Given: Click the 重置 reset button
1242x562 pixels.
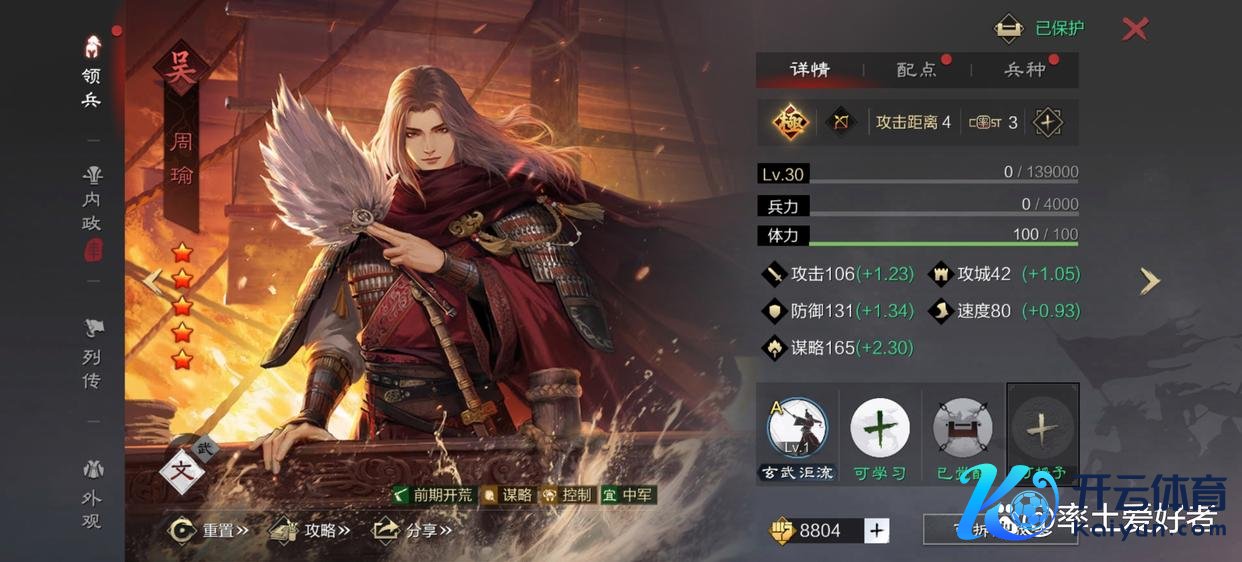Looking at the screenshot, I should pos(208,530).
